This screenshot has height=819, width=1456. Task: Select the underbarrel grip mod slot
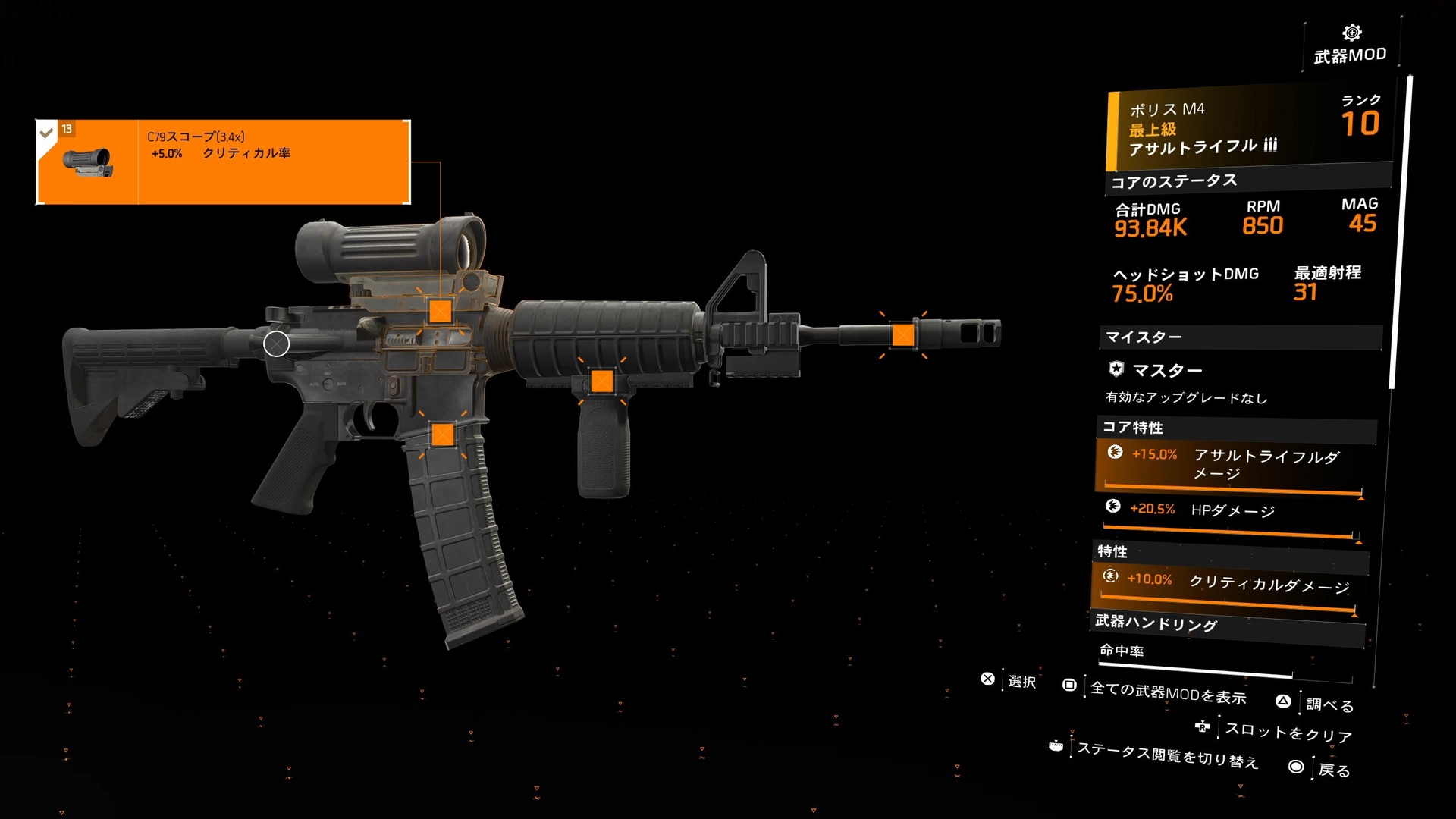pyautogui.click(x=601, y=381)
